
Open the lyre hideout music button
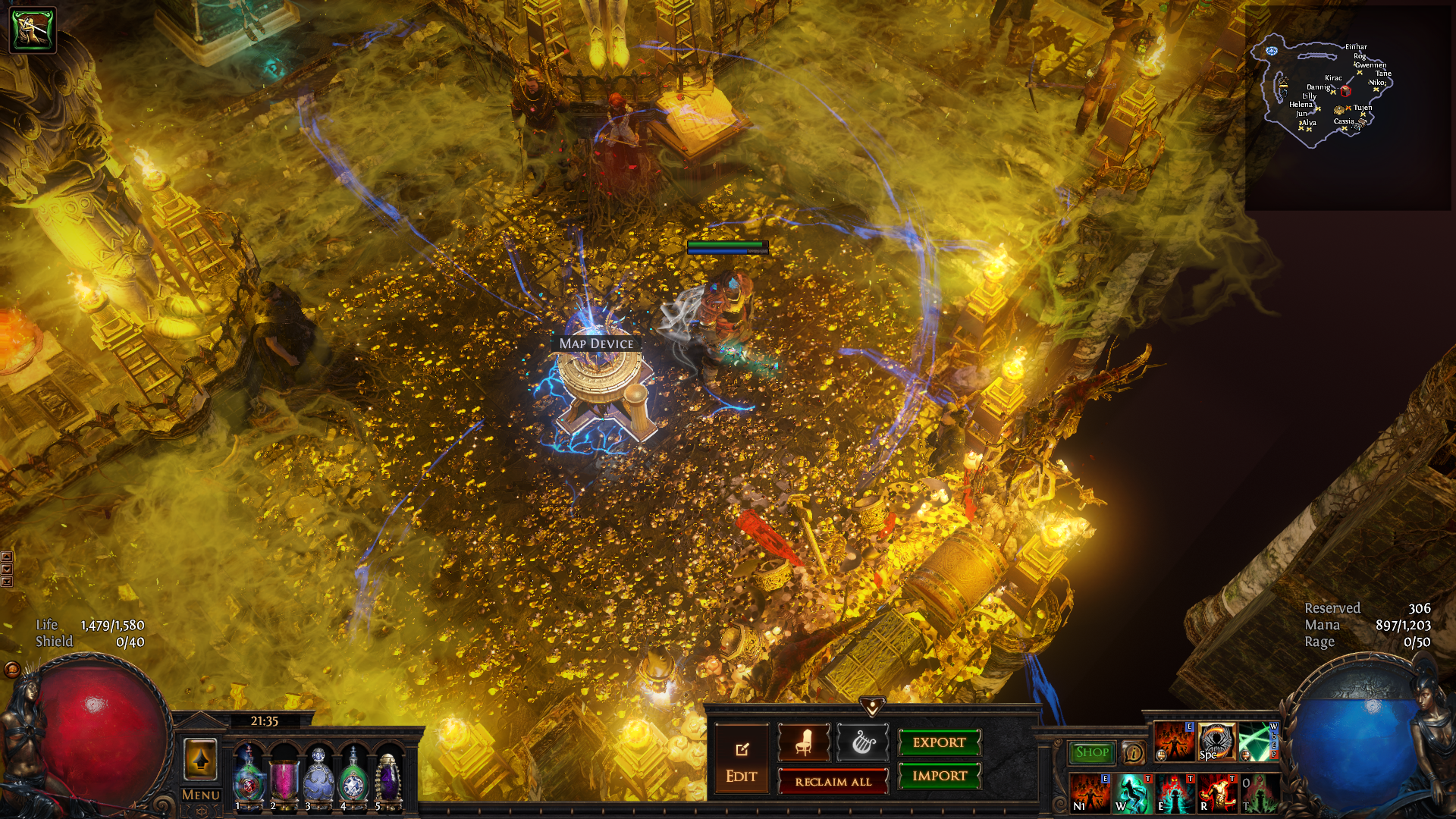(x=862, y=742)
